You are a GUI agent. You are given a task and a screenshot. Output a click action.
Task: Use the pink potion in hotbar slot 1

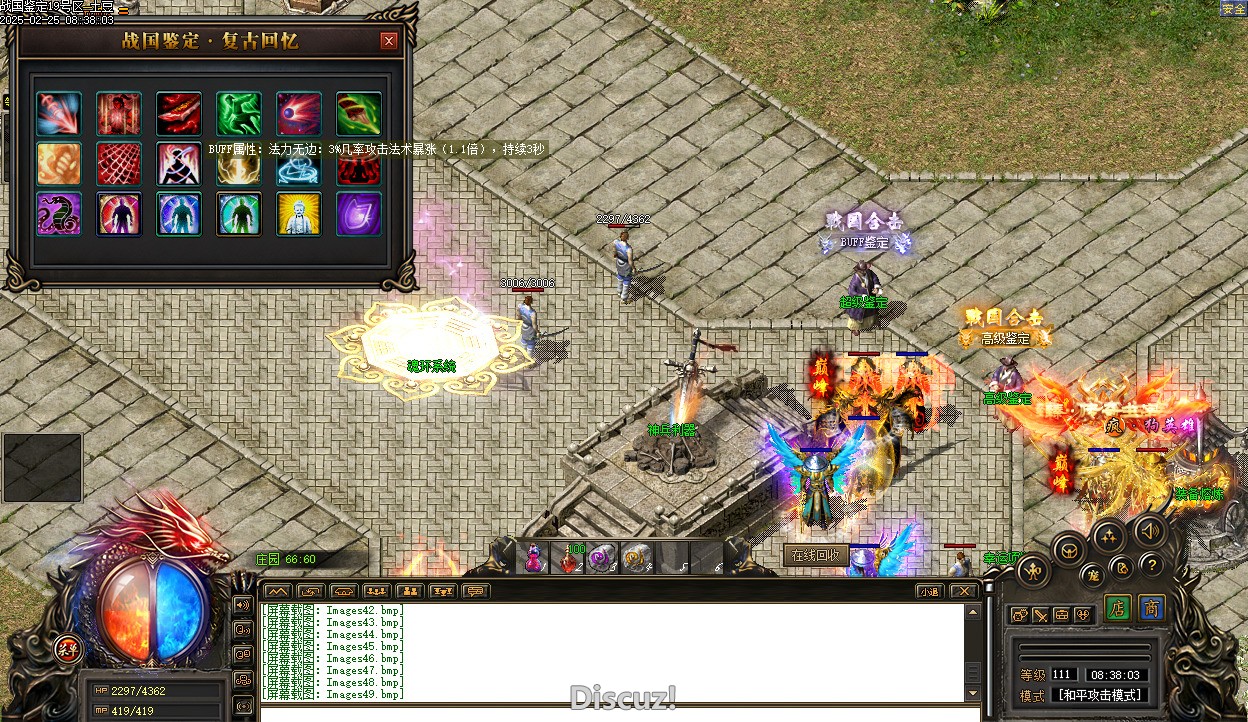tap(535, 557)
